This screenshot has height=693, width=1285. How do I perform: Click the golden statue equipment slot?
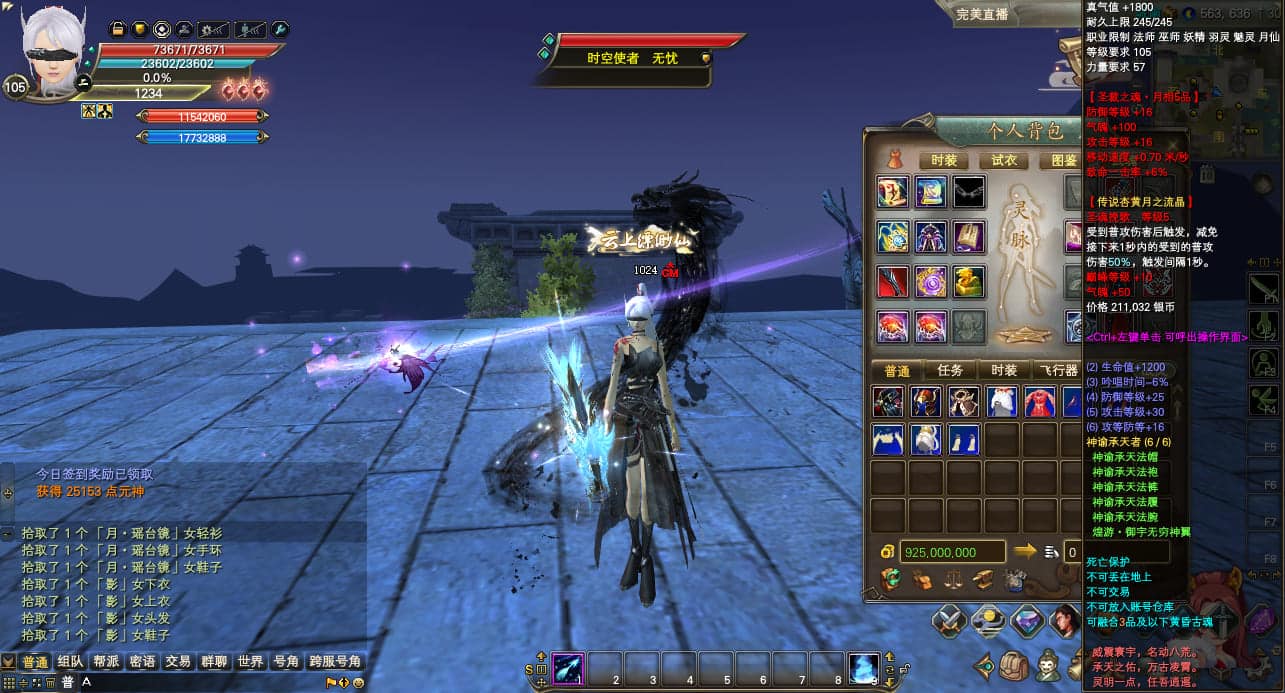[968, 282]
